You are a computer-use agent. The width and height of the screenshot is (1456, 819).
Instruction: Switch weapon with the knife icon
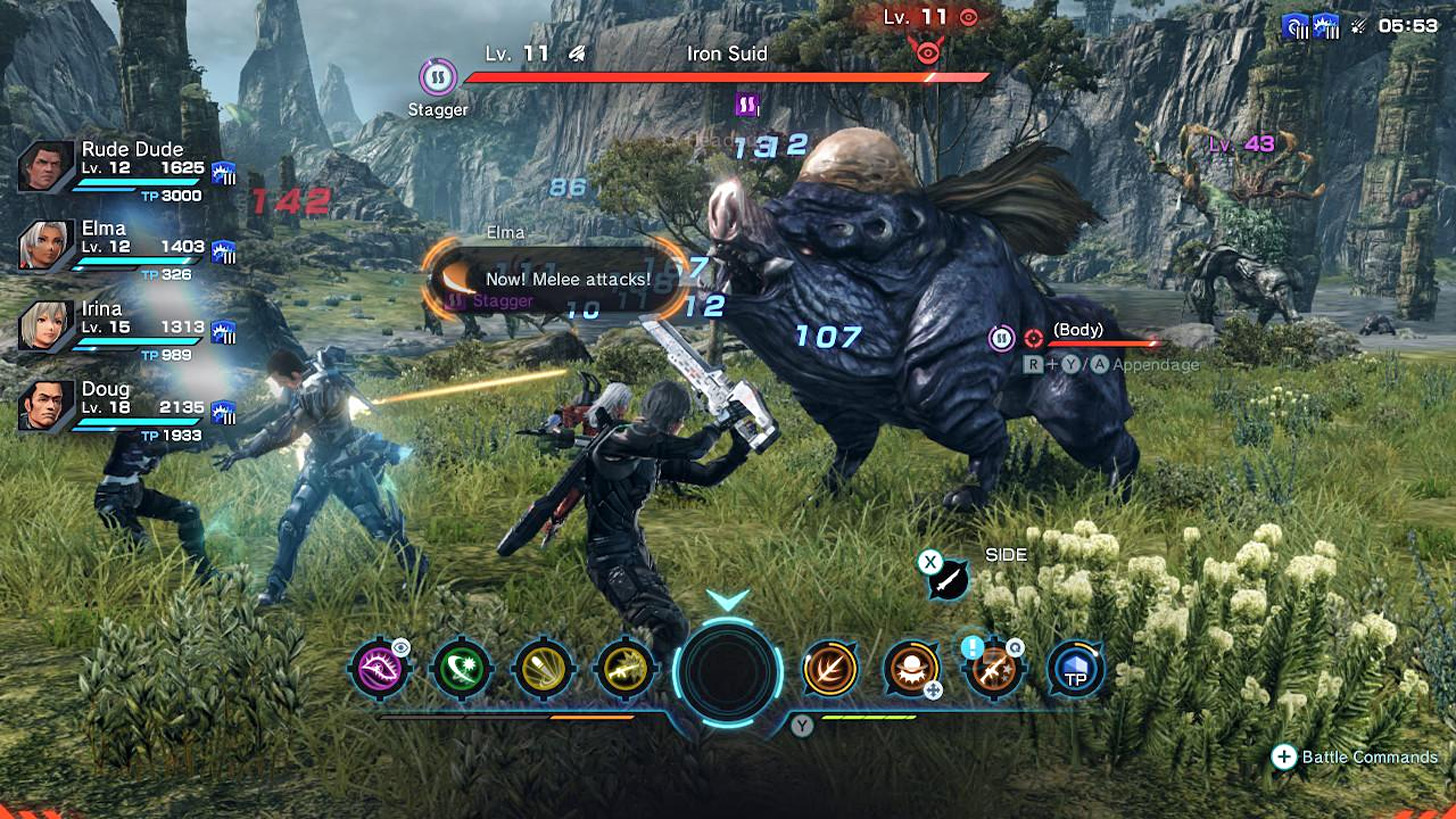947,579
